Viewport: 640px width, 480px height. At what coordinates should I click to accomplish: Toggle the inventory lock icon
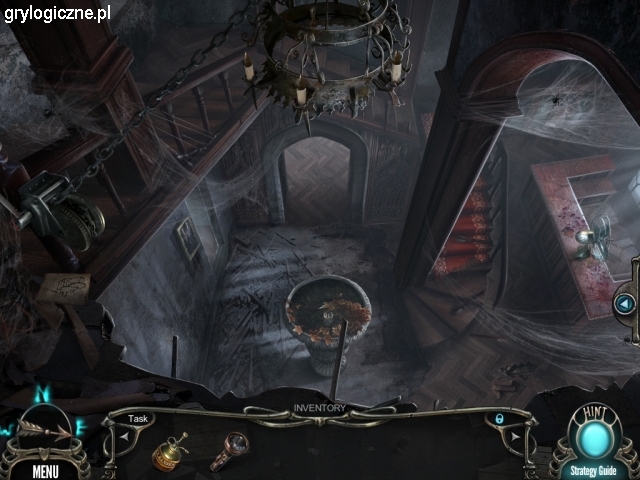(x=497, y=419)
